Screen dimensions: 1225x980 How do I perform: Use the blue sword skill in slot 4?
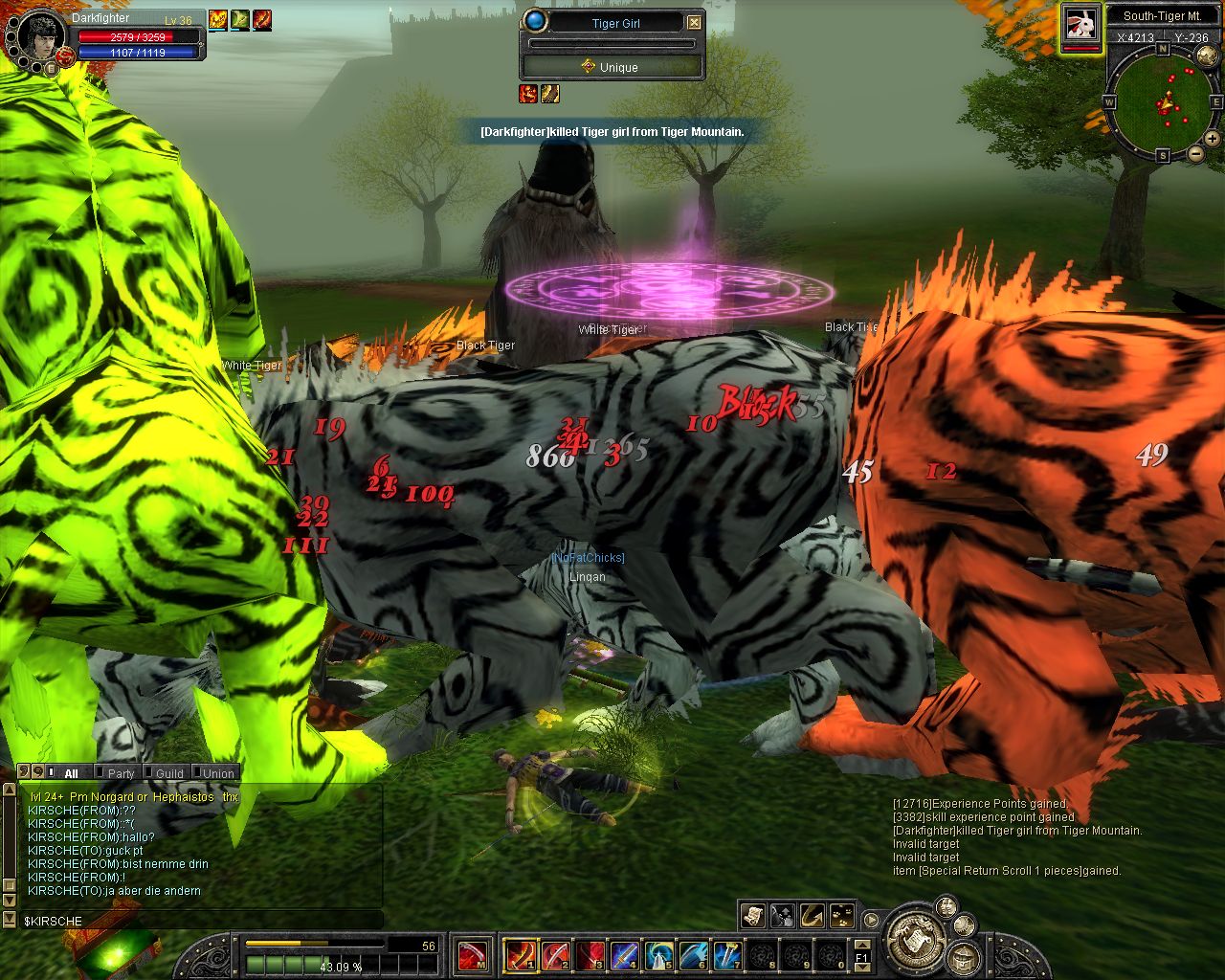pos(625,954)
